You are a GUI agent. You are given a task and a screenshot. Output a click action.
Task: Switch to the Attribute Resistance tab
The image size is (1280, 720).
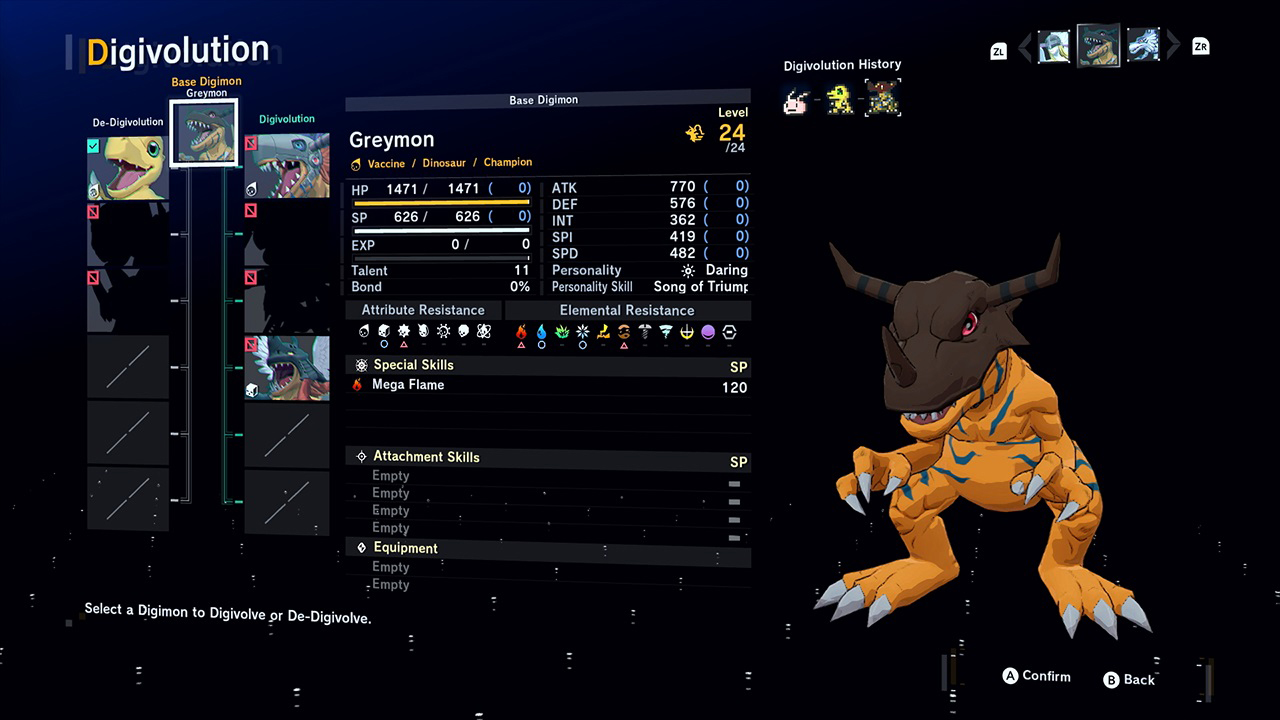pos(422,310)
